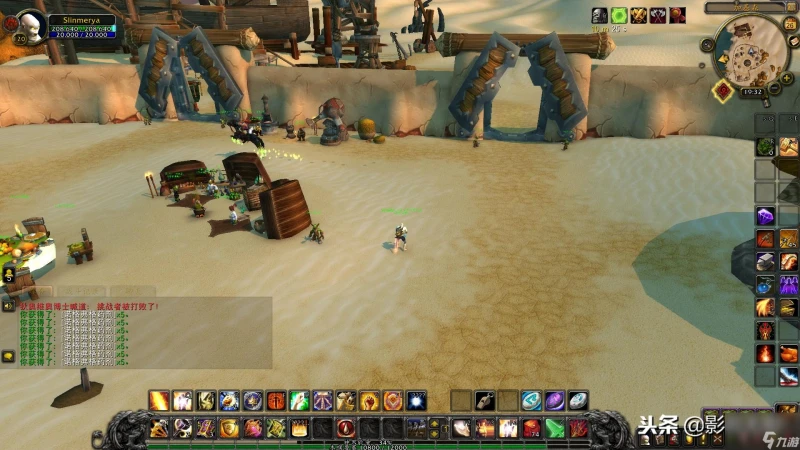Activate the orange slash ability on upper bar
The width and height of the screenshot is (800, 450).
pyautogui.click(x=159, y=401)
